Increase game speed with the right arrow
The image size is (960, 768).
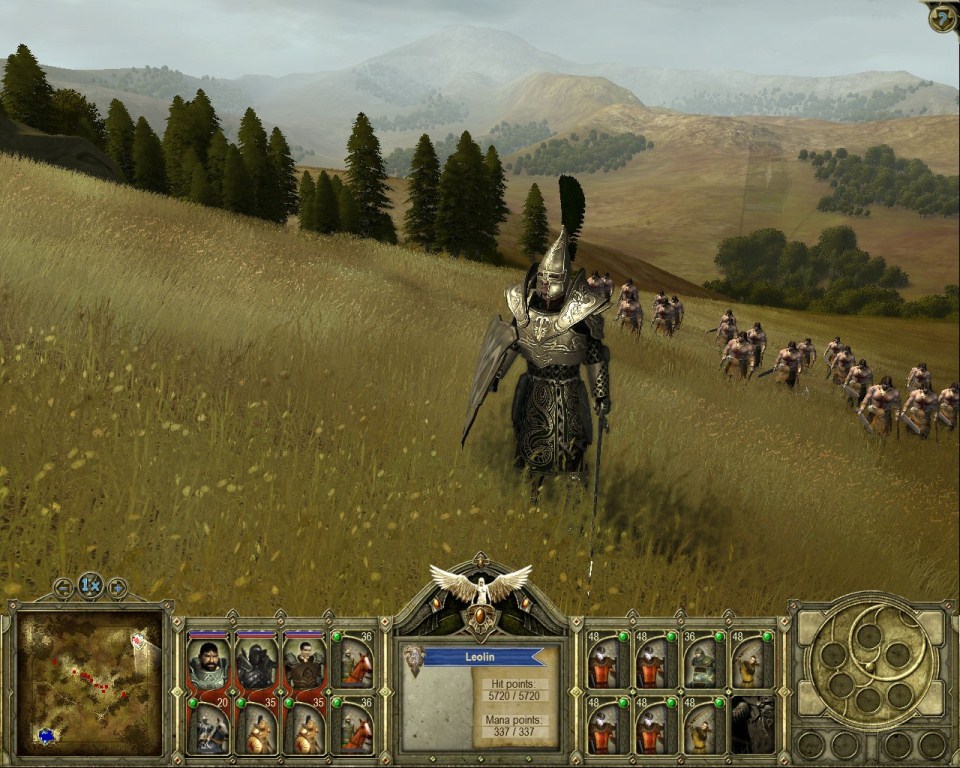117,588
